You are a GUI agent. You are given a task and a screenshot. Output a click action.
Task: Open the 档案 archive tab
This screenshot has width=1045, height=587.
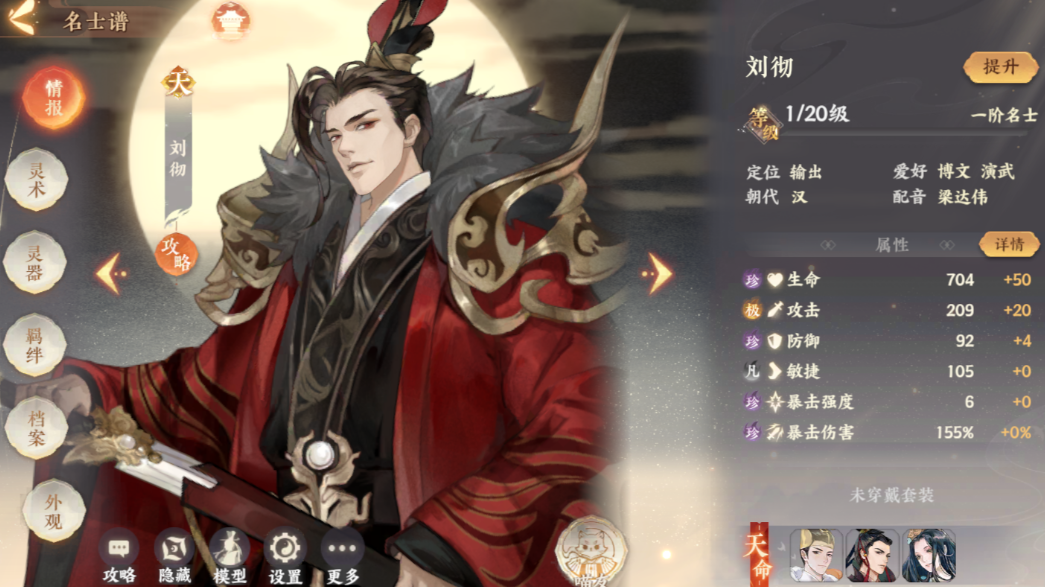point(37,428)
